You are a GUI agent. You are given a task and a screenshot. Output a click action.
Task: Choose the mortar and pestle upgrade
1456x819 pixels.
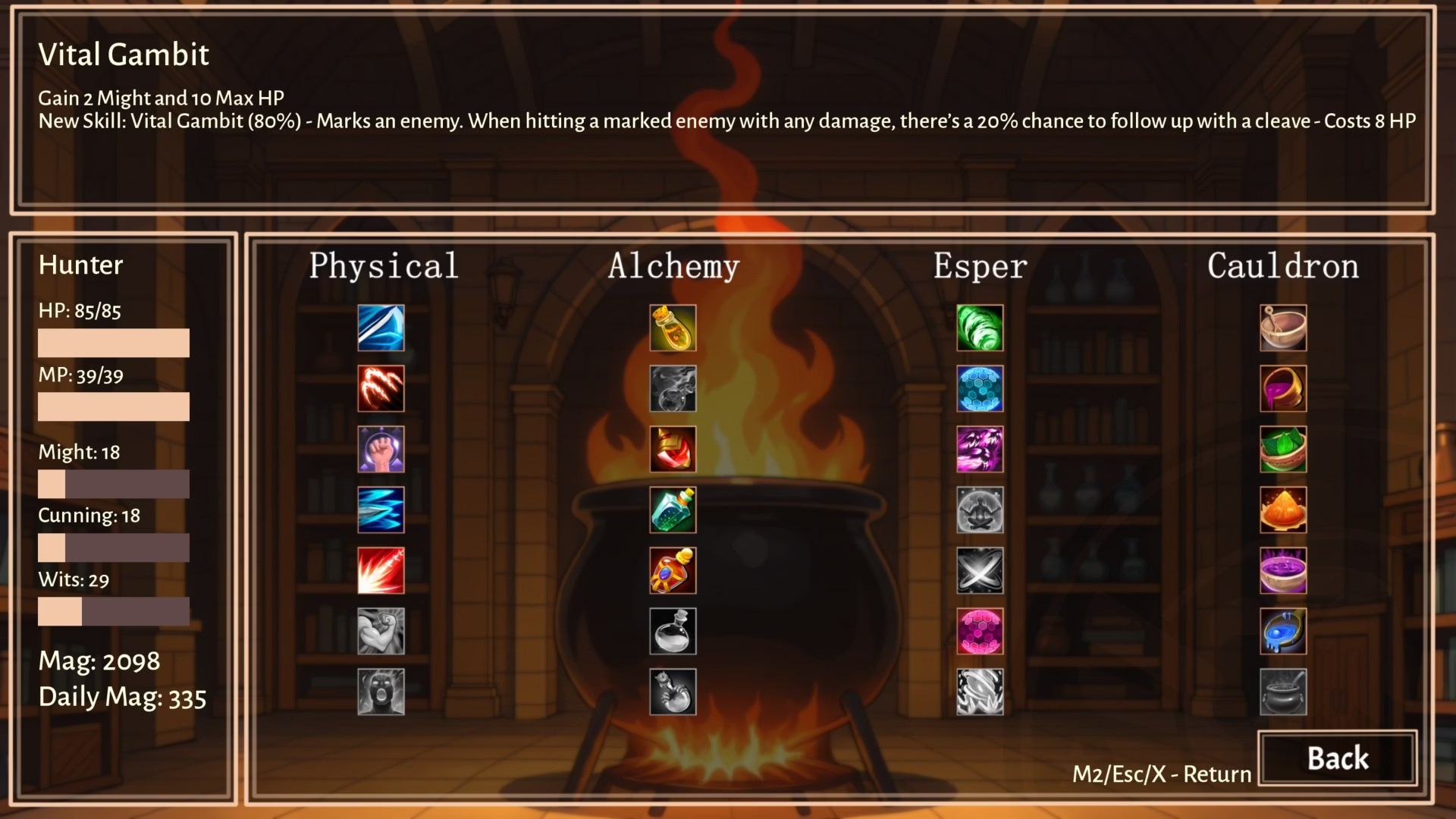pos(1283,328)
